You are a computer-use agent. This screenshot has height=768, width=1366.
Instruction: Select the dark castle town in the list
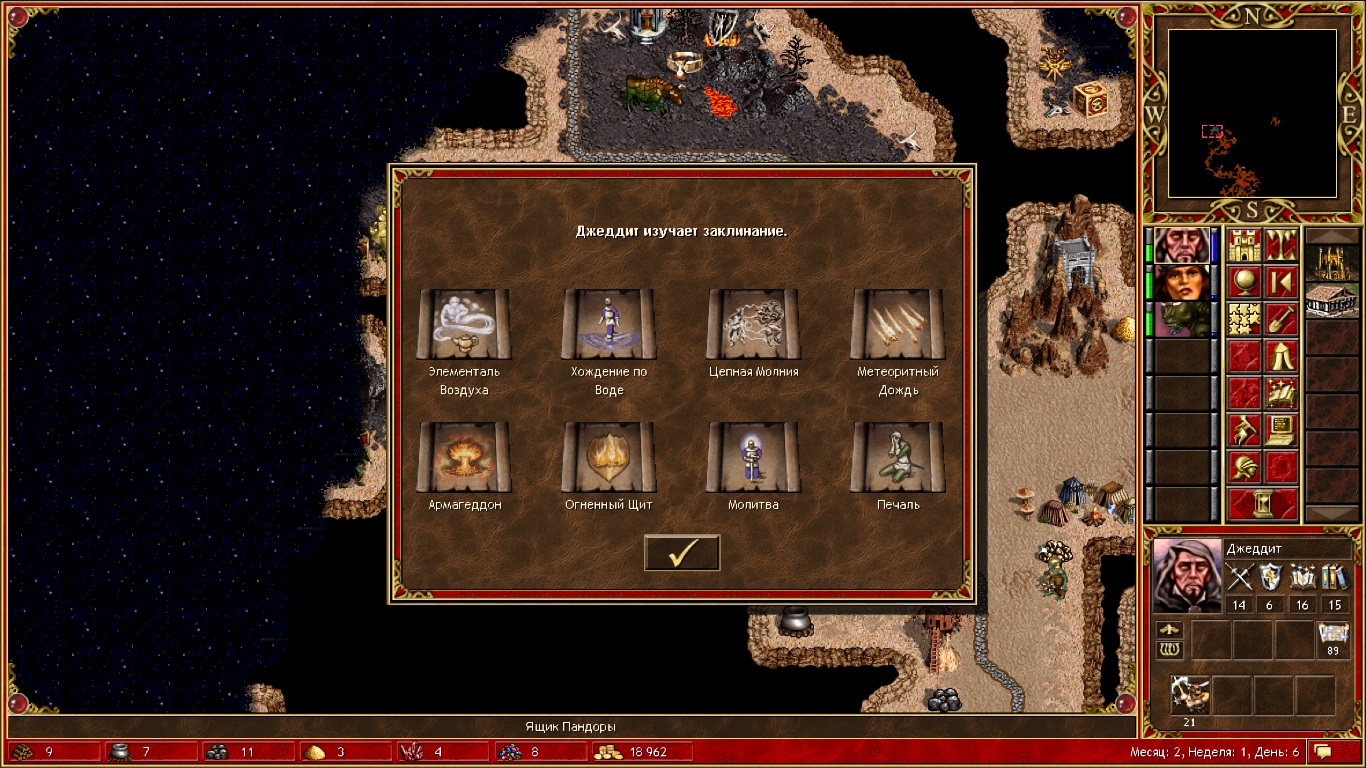[1332, 260]
